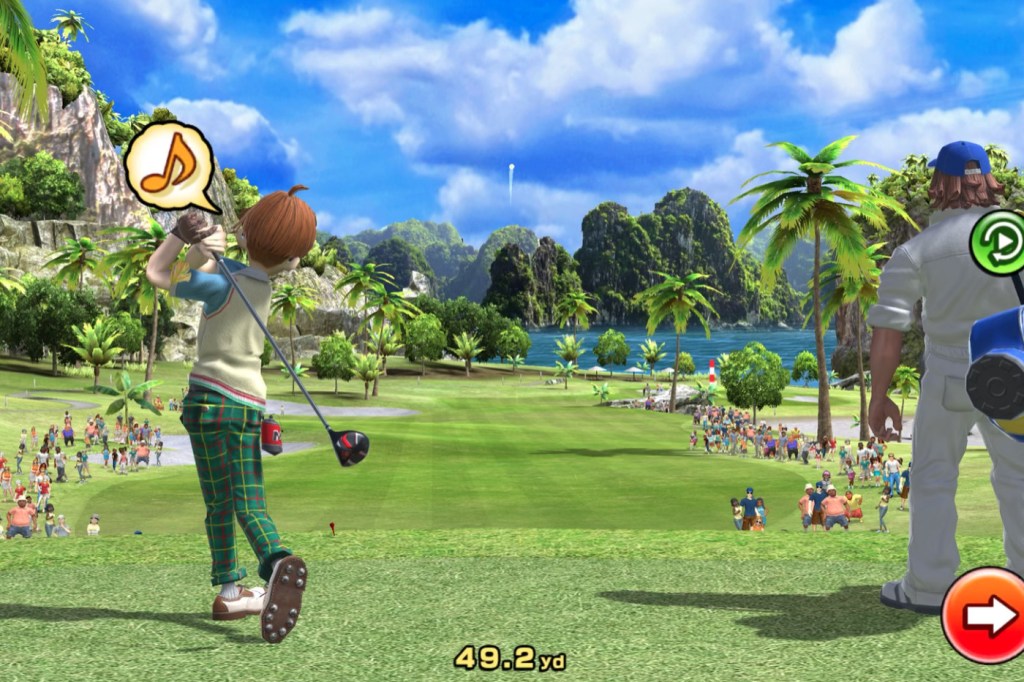The image size is (1024, 682).
Task: Click the green circular replay icon
Action: (x=999, y=242)
